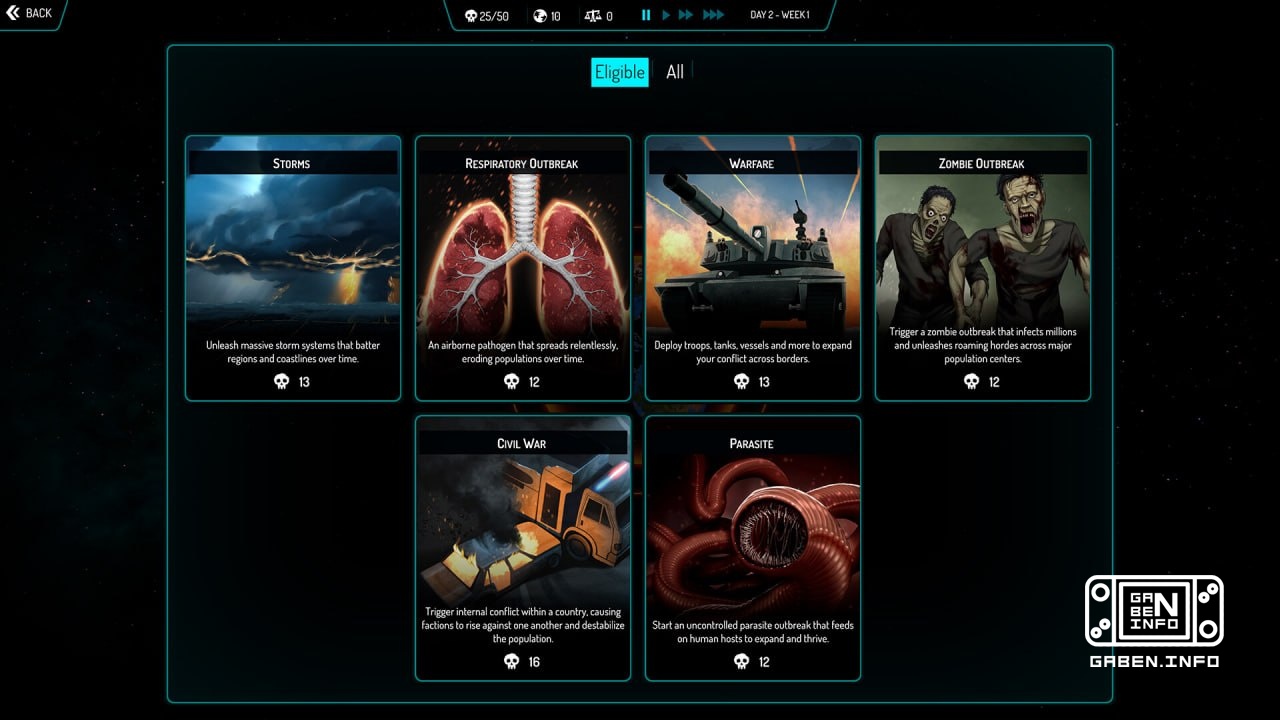This screenshot has width=1280, height=720.
Task: Click the skull cost icon on Parasite card
Action: 741,661
